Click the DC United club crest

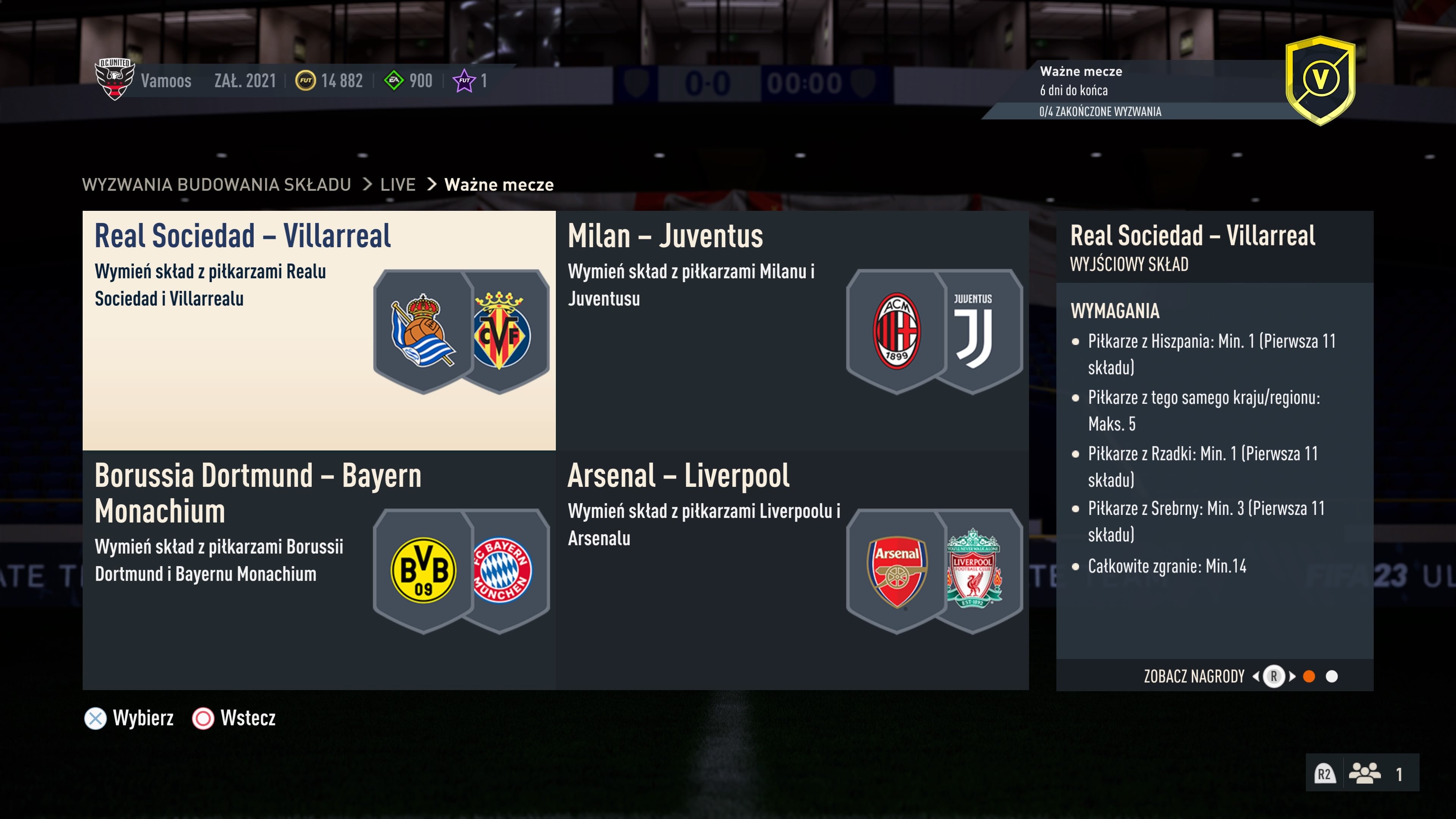point(115,79)
